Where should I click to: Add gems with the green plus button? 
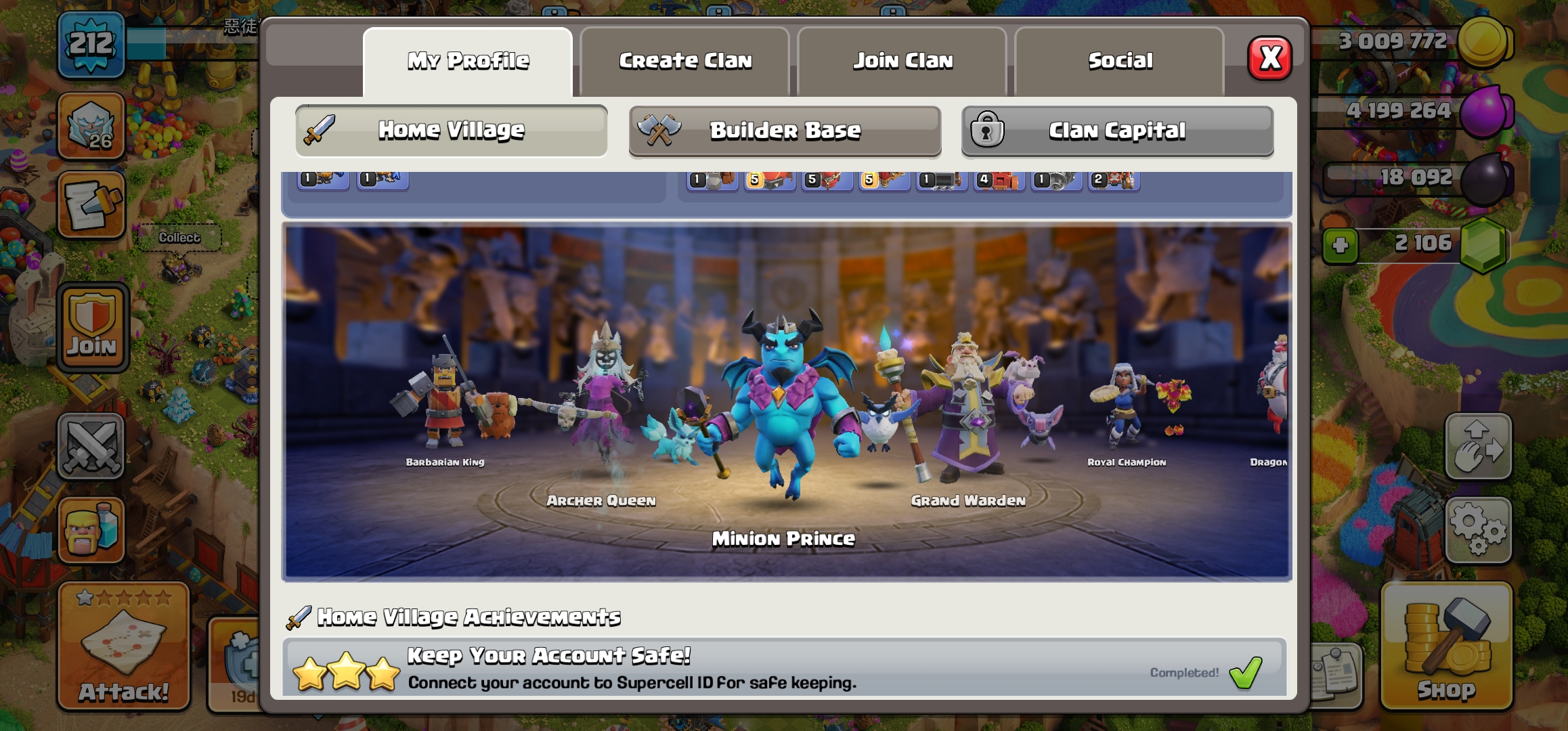(x=1340, y=245)
